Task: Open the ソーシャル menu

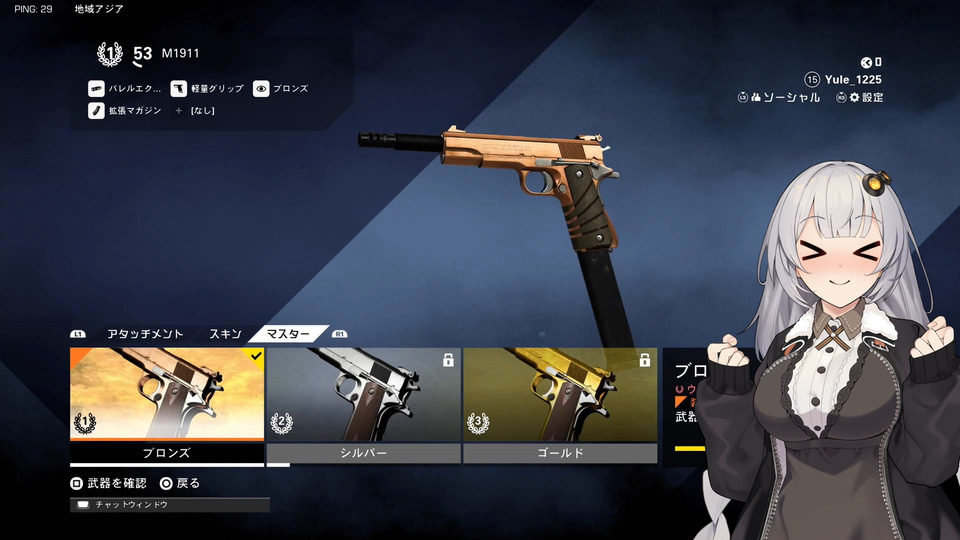Action: 783,97
